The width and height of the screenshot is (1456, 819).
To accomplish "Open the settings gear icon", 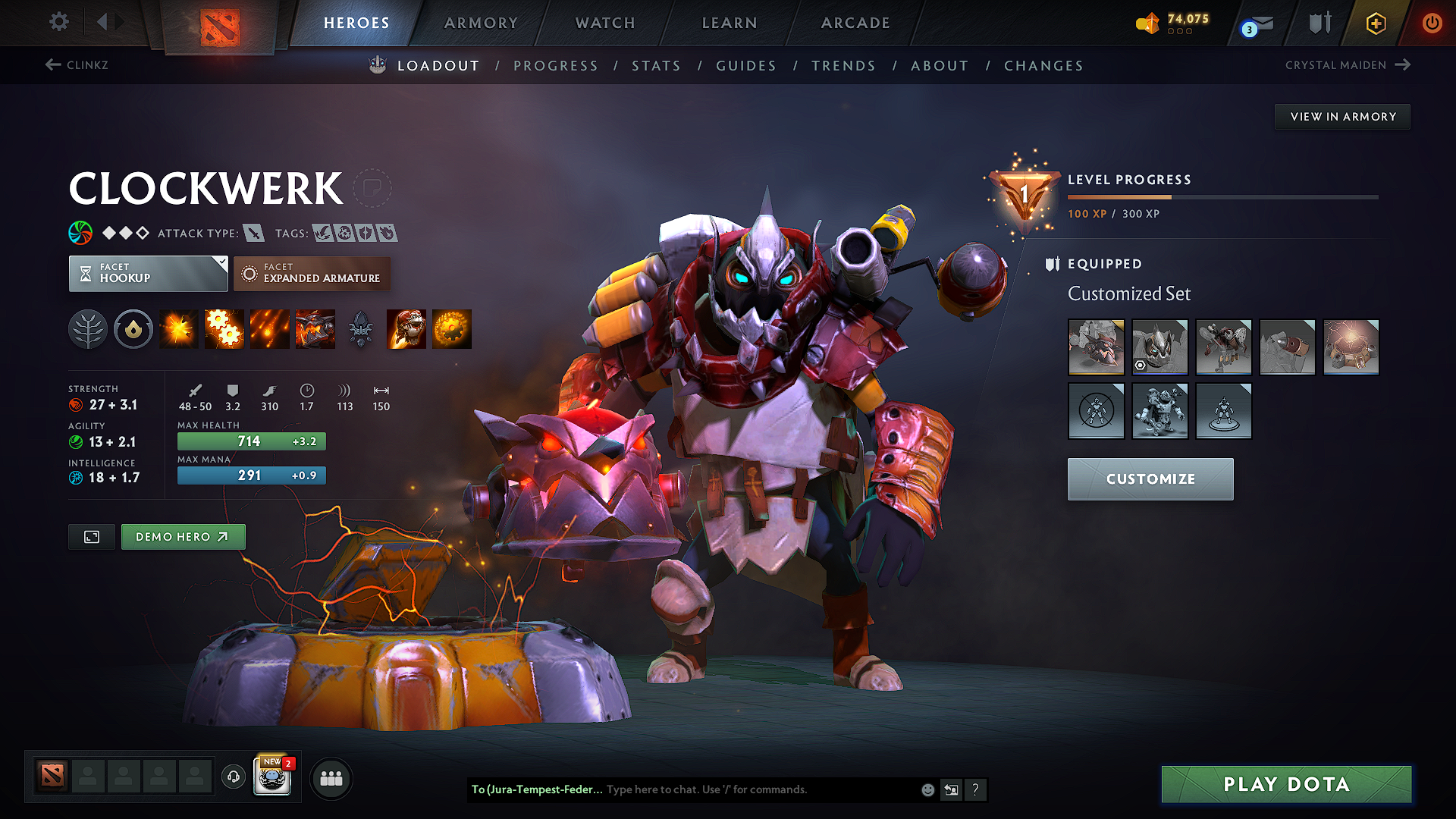I will click(58, 22).
